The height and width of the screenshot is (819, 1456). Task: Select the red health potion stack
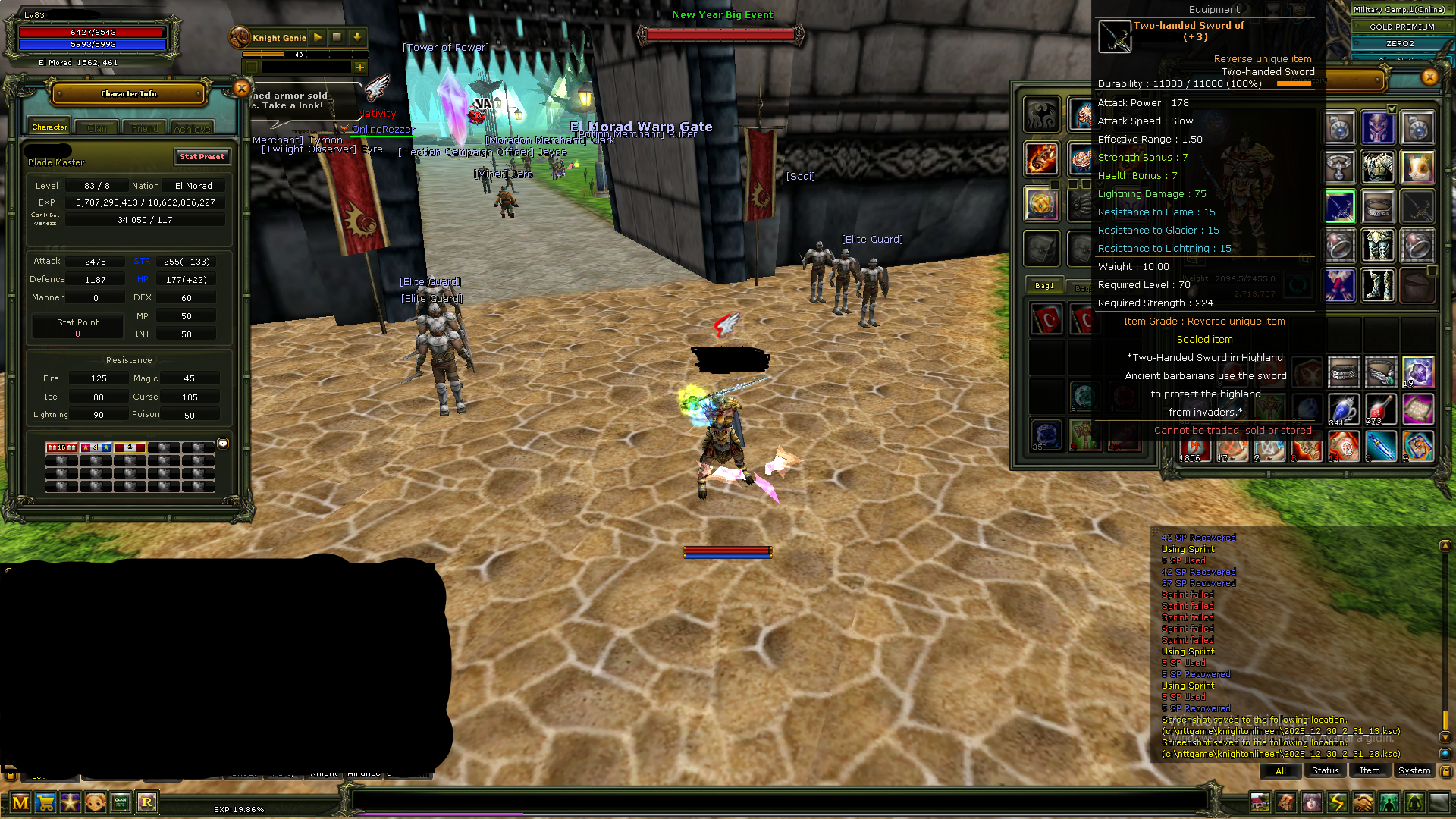pyautogui.click(x=1380, y=409)
